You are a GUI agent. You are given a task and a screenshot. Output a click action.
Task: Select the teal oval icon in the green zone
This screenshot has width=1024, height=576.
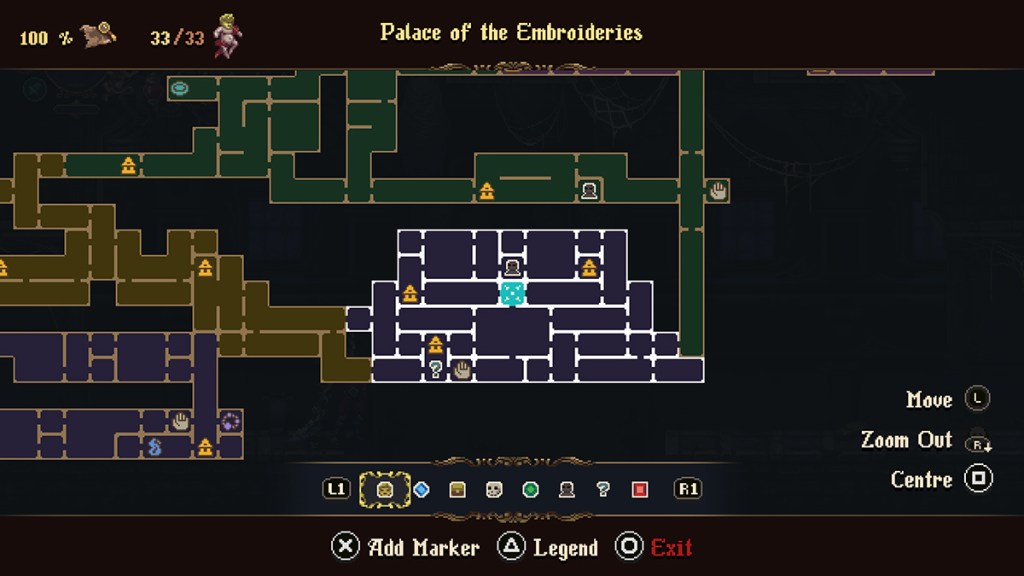pyautogui.click(x=180, y=88)
